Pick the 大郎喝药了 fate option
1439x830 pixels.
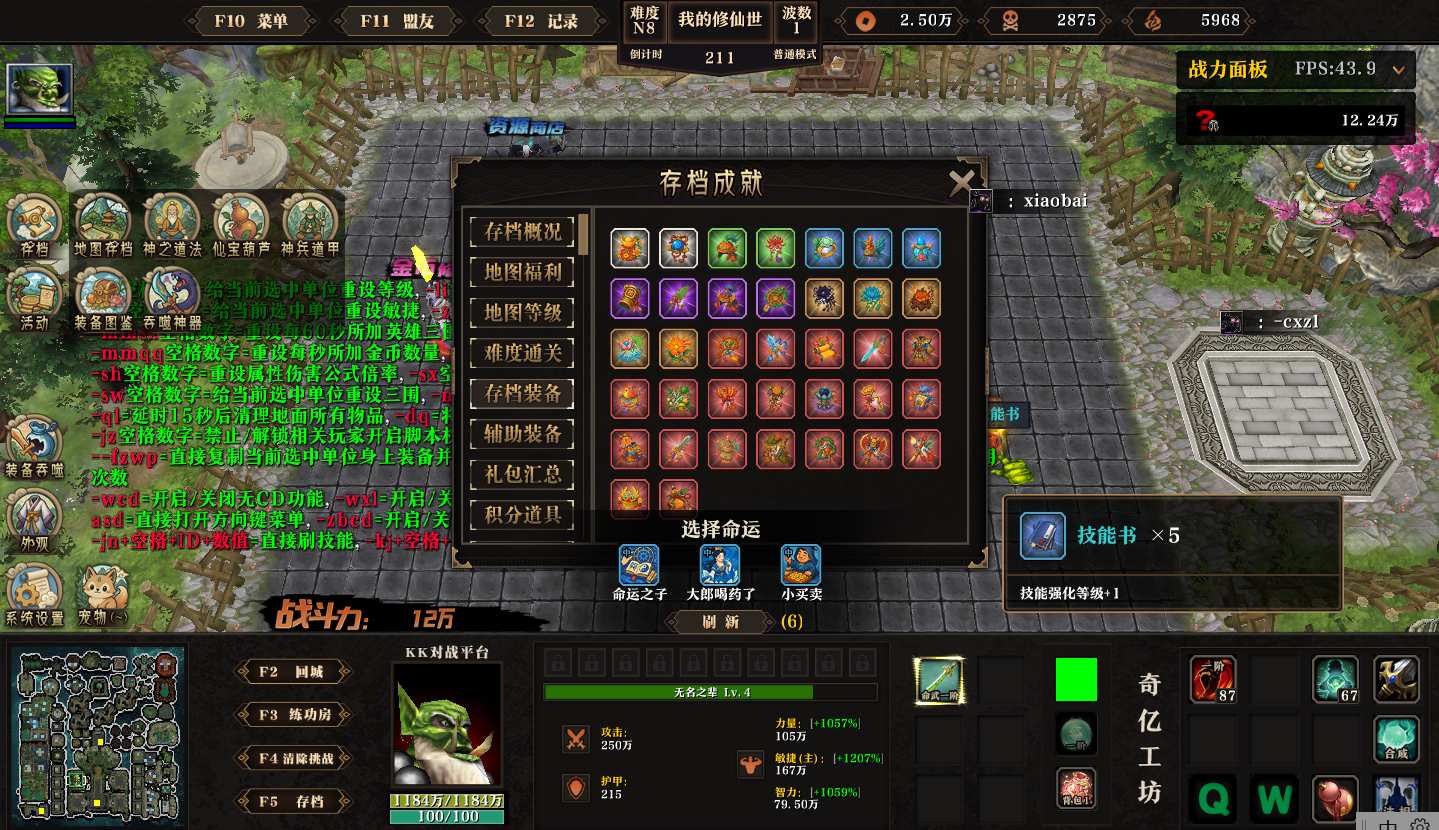click(x=720, y=566)
